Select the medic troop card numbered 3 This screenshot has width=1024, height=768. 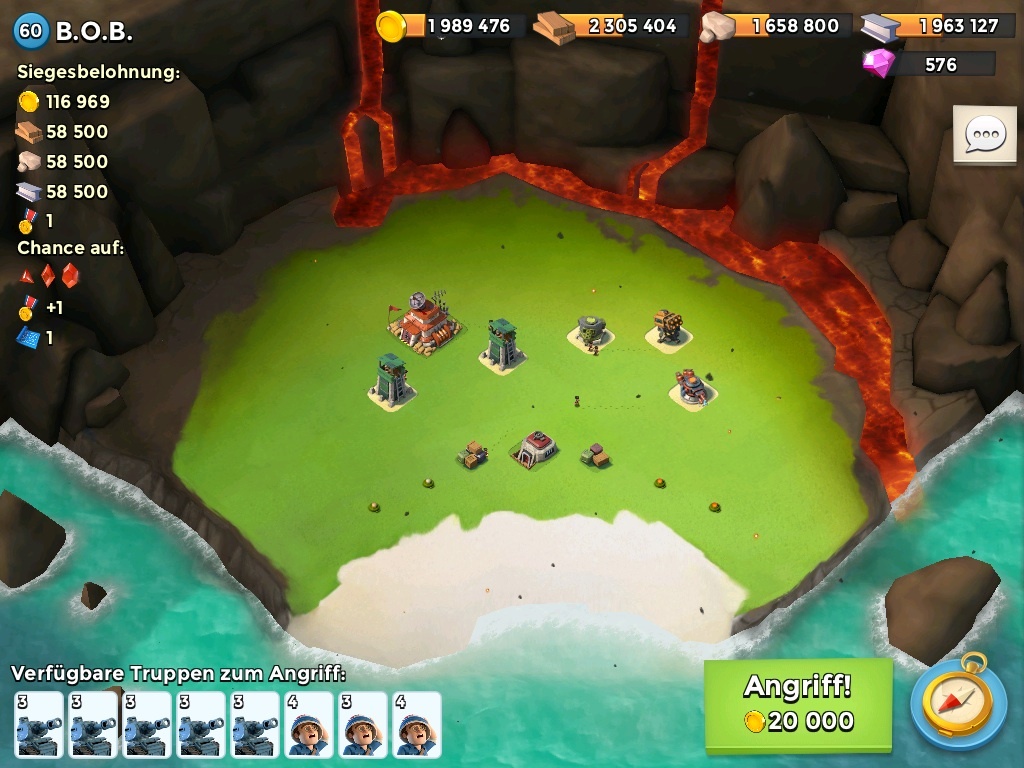tap(362, 725)
